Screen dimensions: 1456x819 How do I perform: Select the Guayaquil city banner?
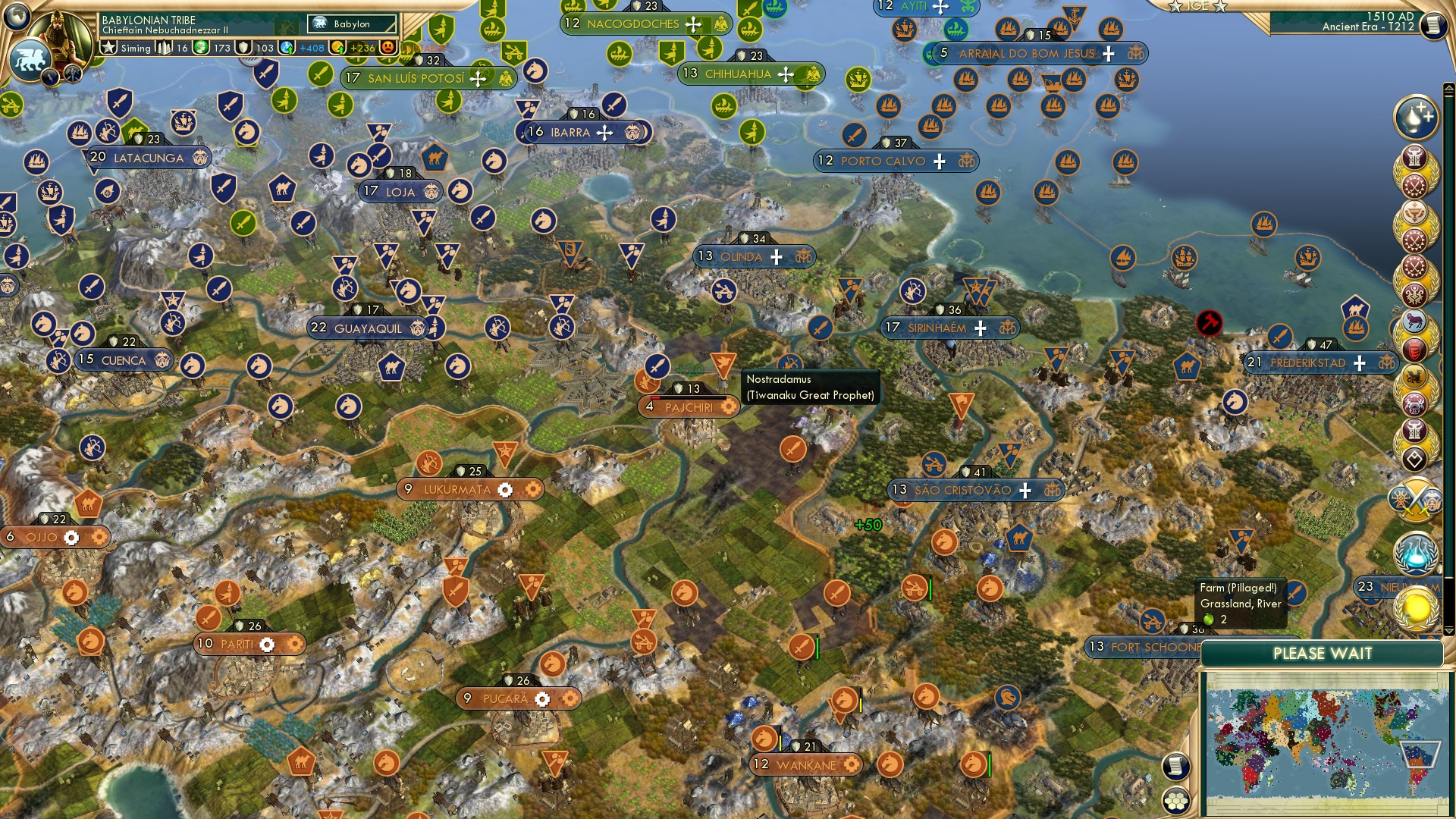369,328
